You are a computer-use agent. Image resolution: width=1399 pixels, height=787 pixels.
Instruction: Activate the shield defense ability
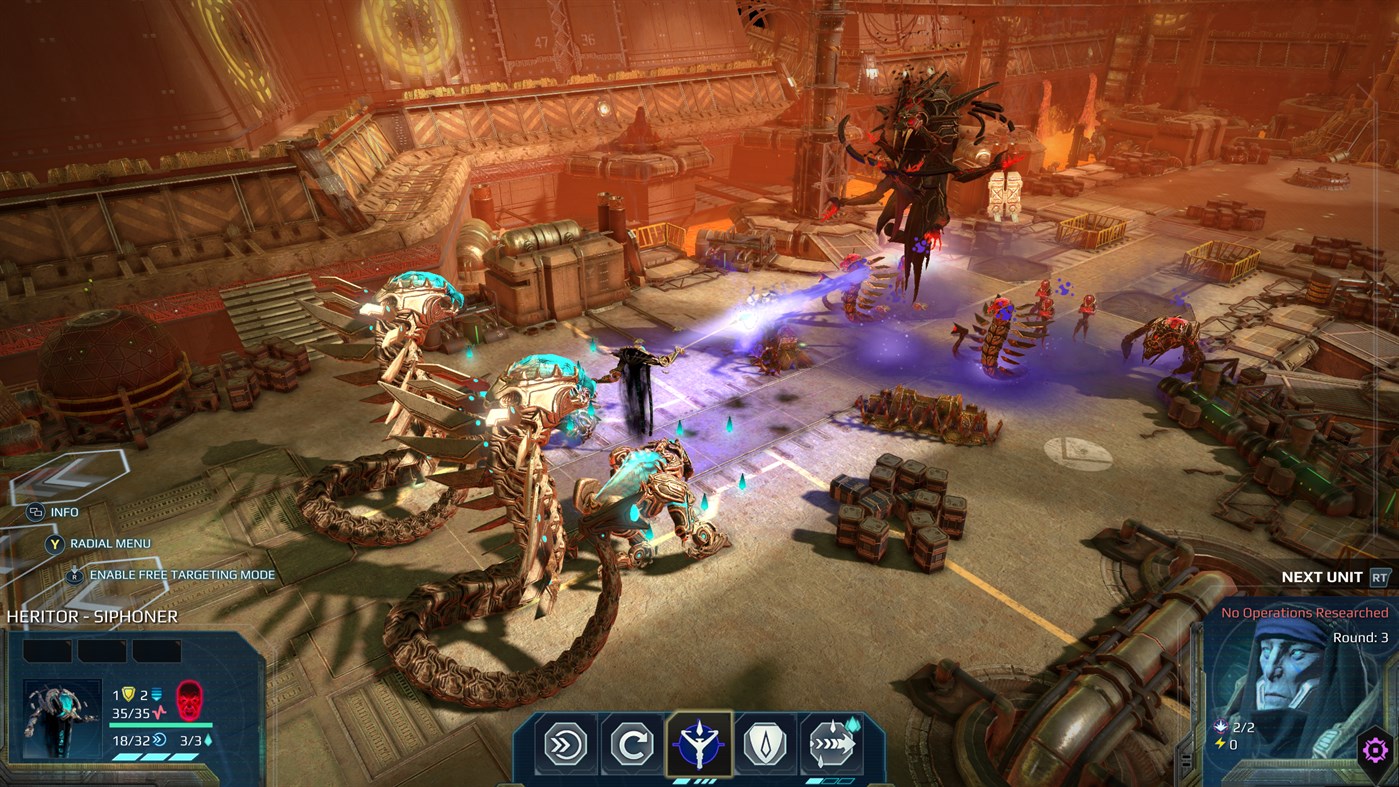point(764,743)
